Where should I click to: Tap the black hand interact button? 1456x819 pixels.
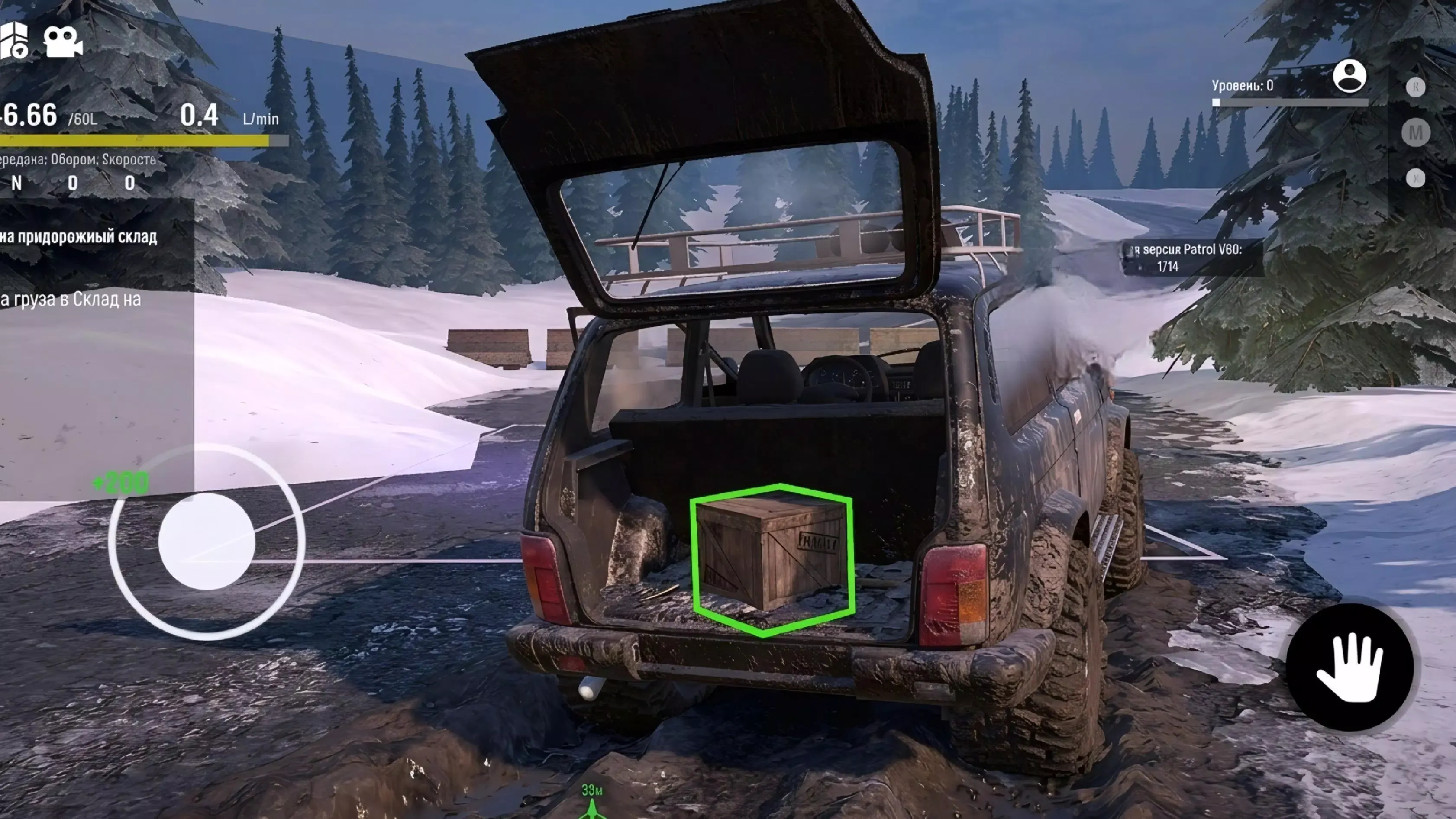click(1349, 667)
